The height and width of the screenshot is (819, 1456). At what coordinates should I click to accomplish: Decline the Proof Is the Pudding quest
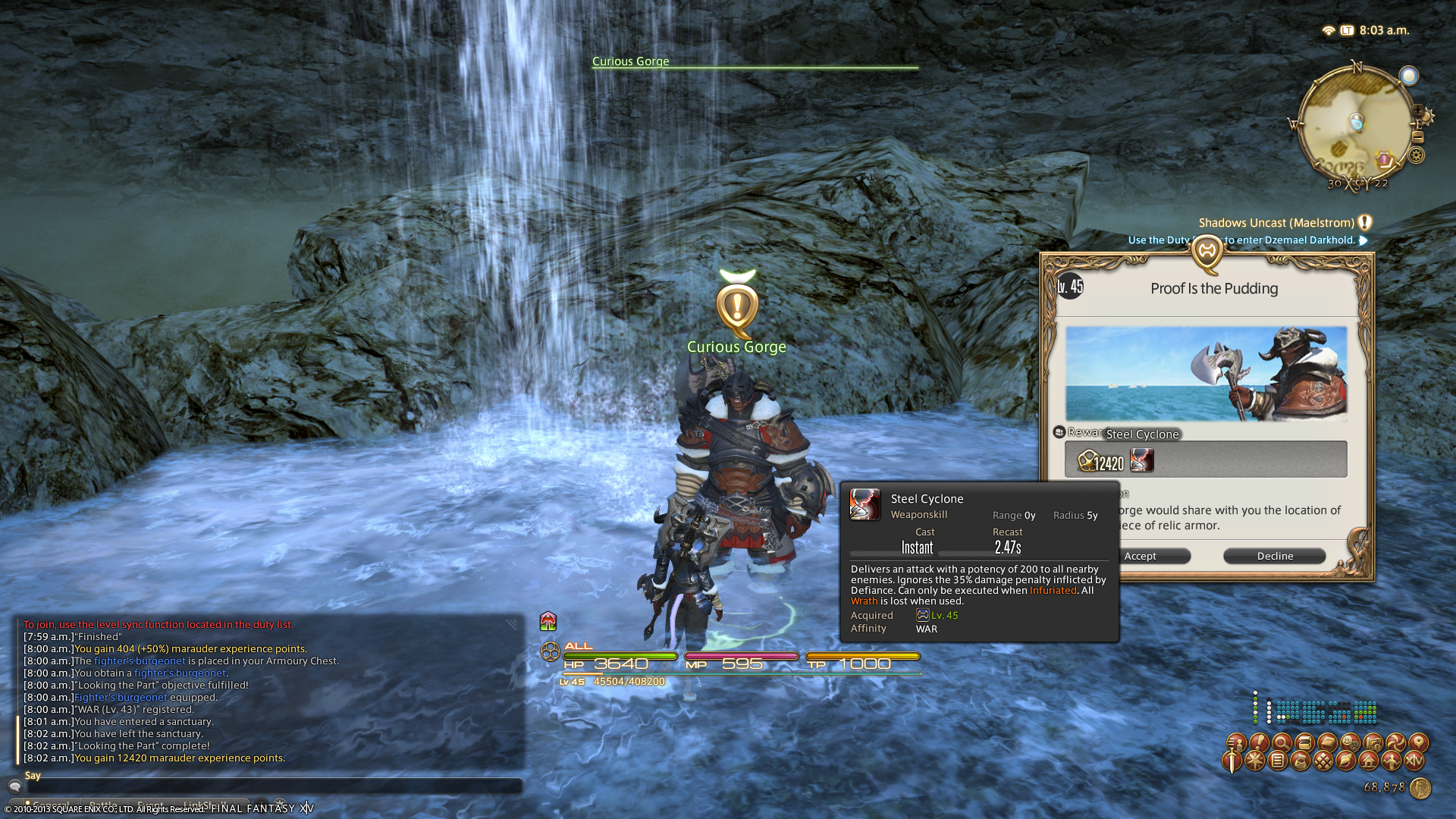[1275, 556]
